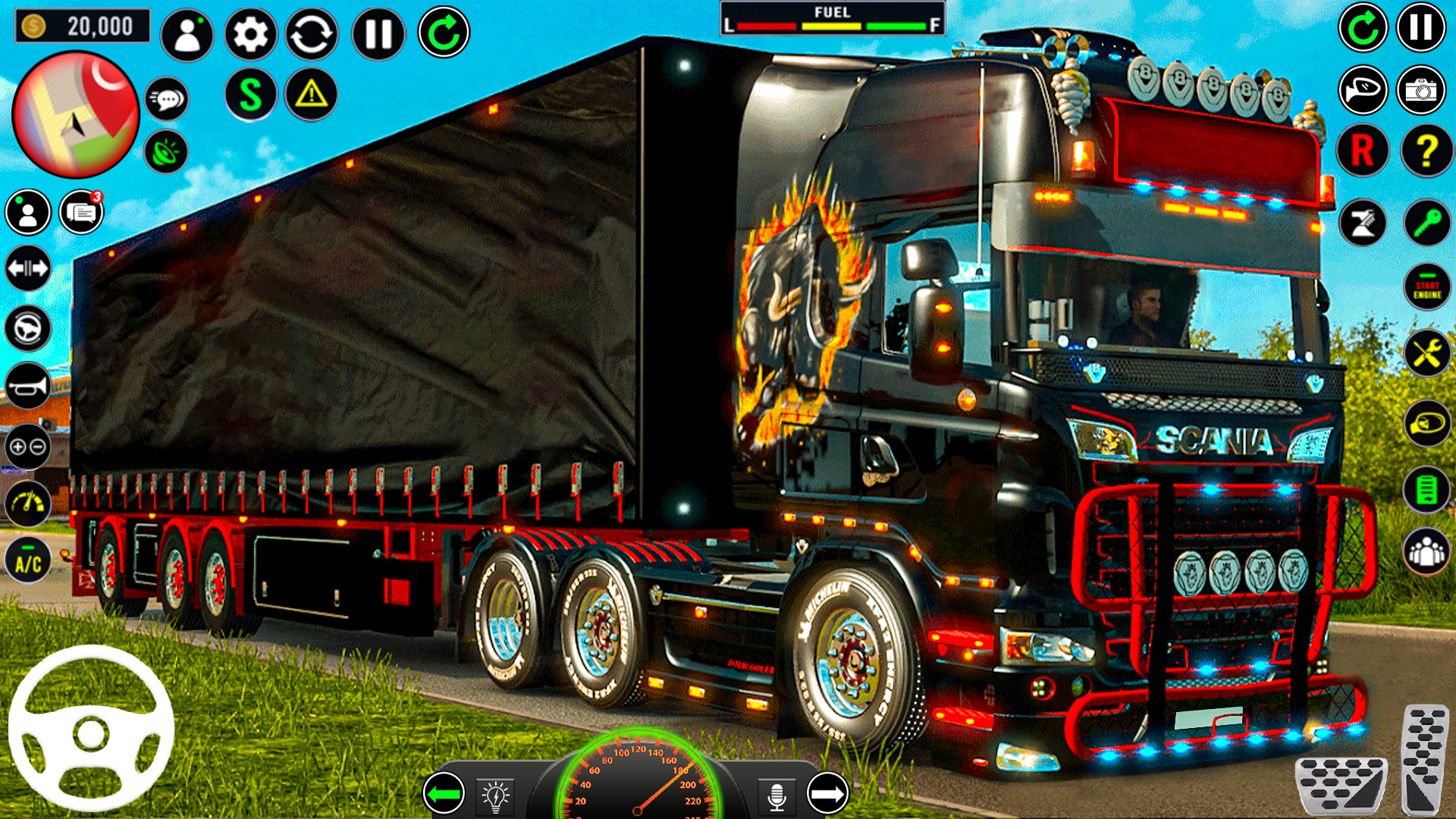Open the settings gear menu
The height and width of the screenshot is (819, 1456).
(x=249, y=33)
